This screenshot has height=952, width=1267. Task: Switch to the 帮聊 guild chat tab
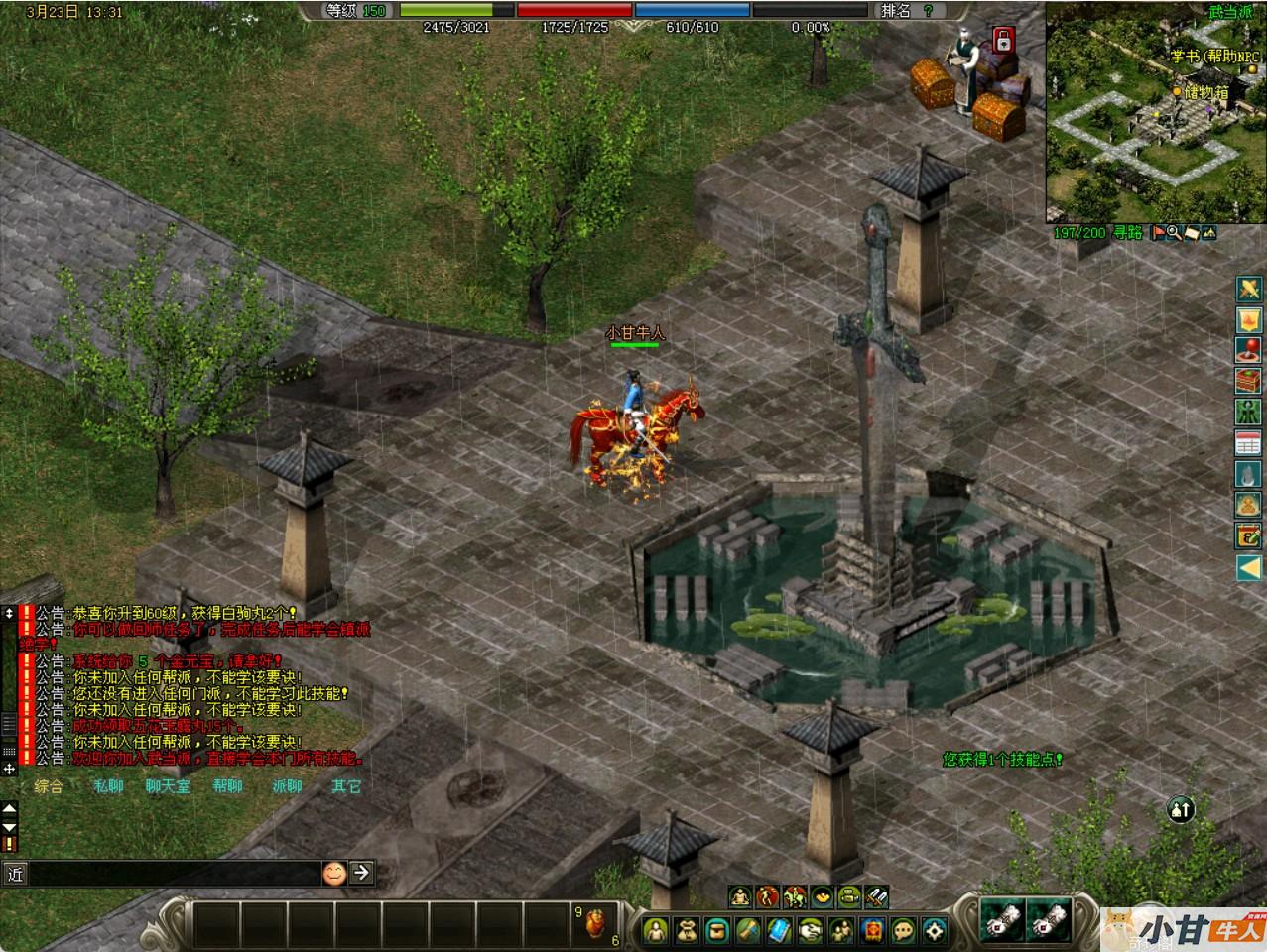click(x=227, y=786)
